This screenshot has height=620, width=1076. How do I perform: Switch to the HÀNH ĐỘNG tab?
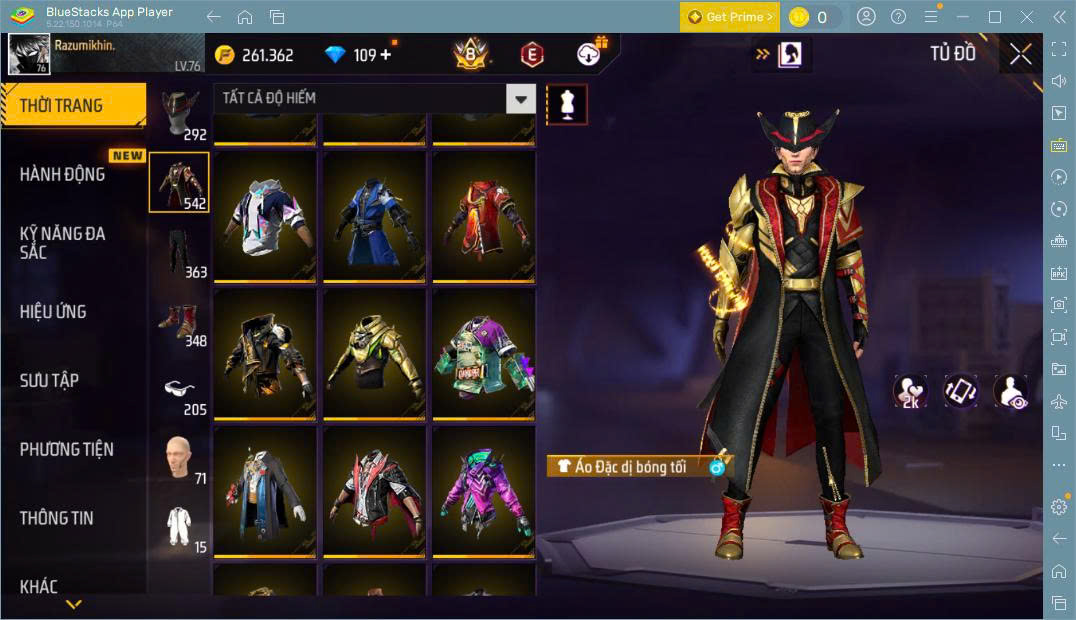click(x=62, y=174)
